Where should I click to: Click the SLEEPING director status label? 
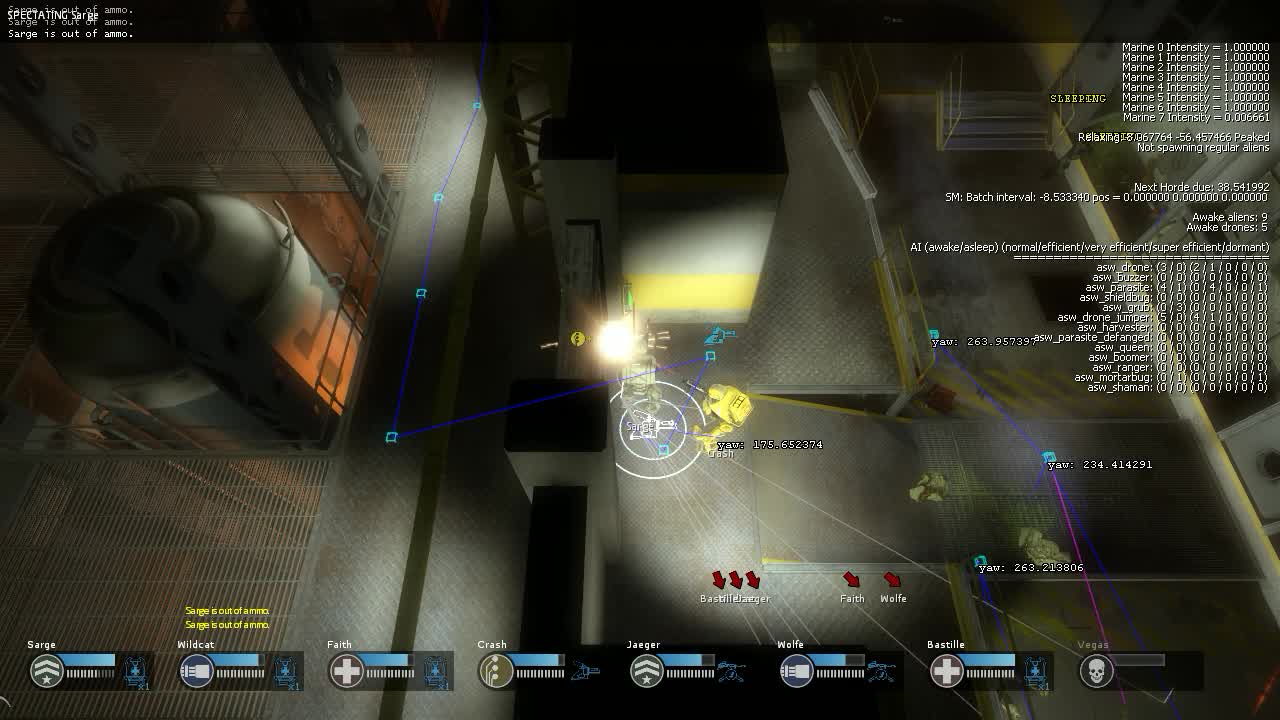click(1076, 98)
